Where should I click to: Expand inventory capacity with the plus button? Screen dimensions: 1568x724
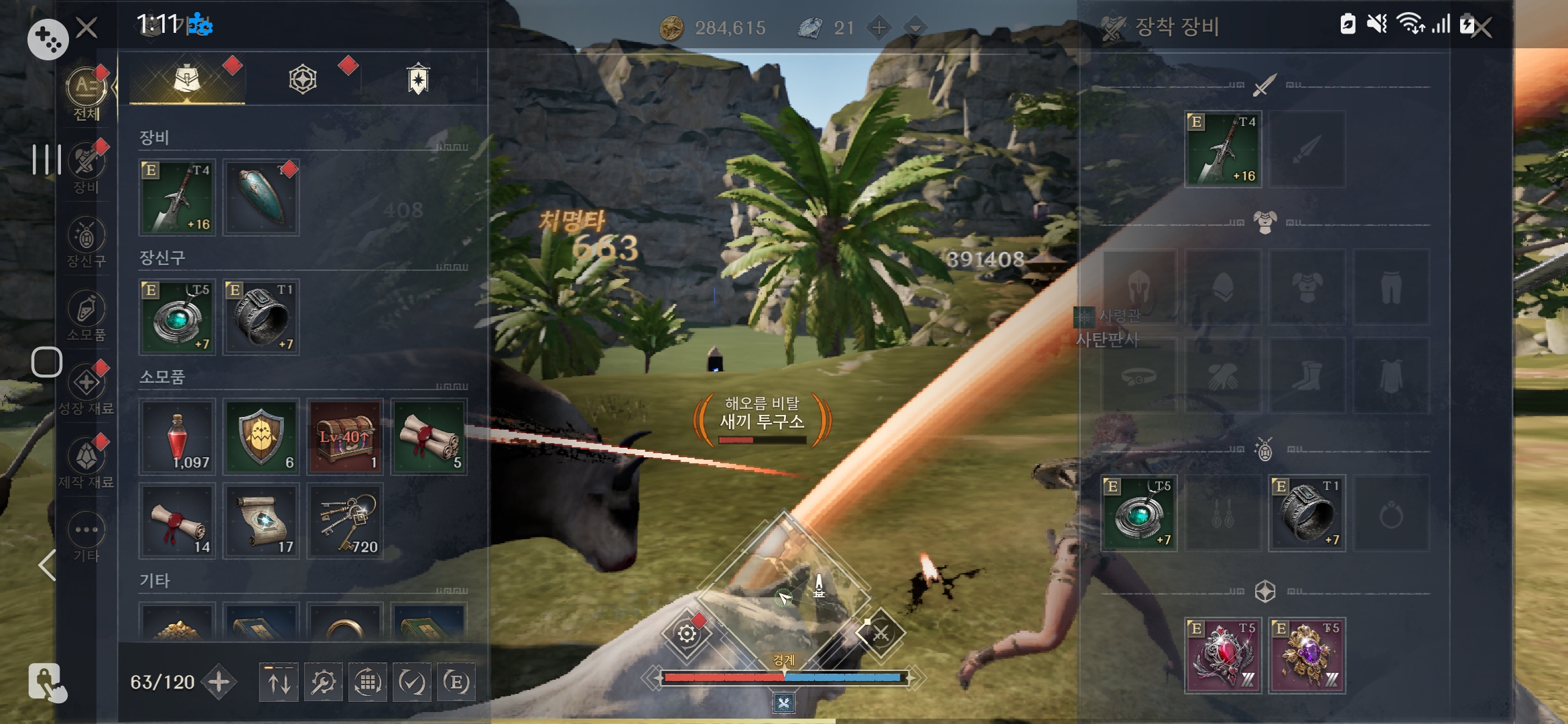click(x=219, y=682)
